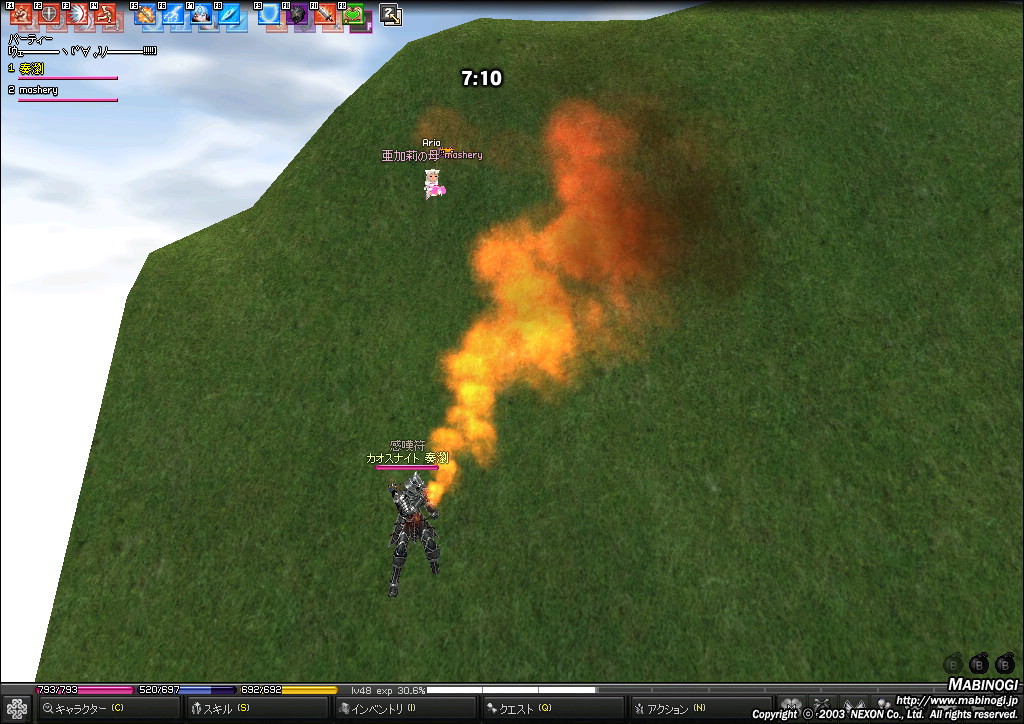Activate the sword skill on F11
The width and height of the screenshot is (1024, 724).
(326, 15)
